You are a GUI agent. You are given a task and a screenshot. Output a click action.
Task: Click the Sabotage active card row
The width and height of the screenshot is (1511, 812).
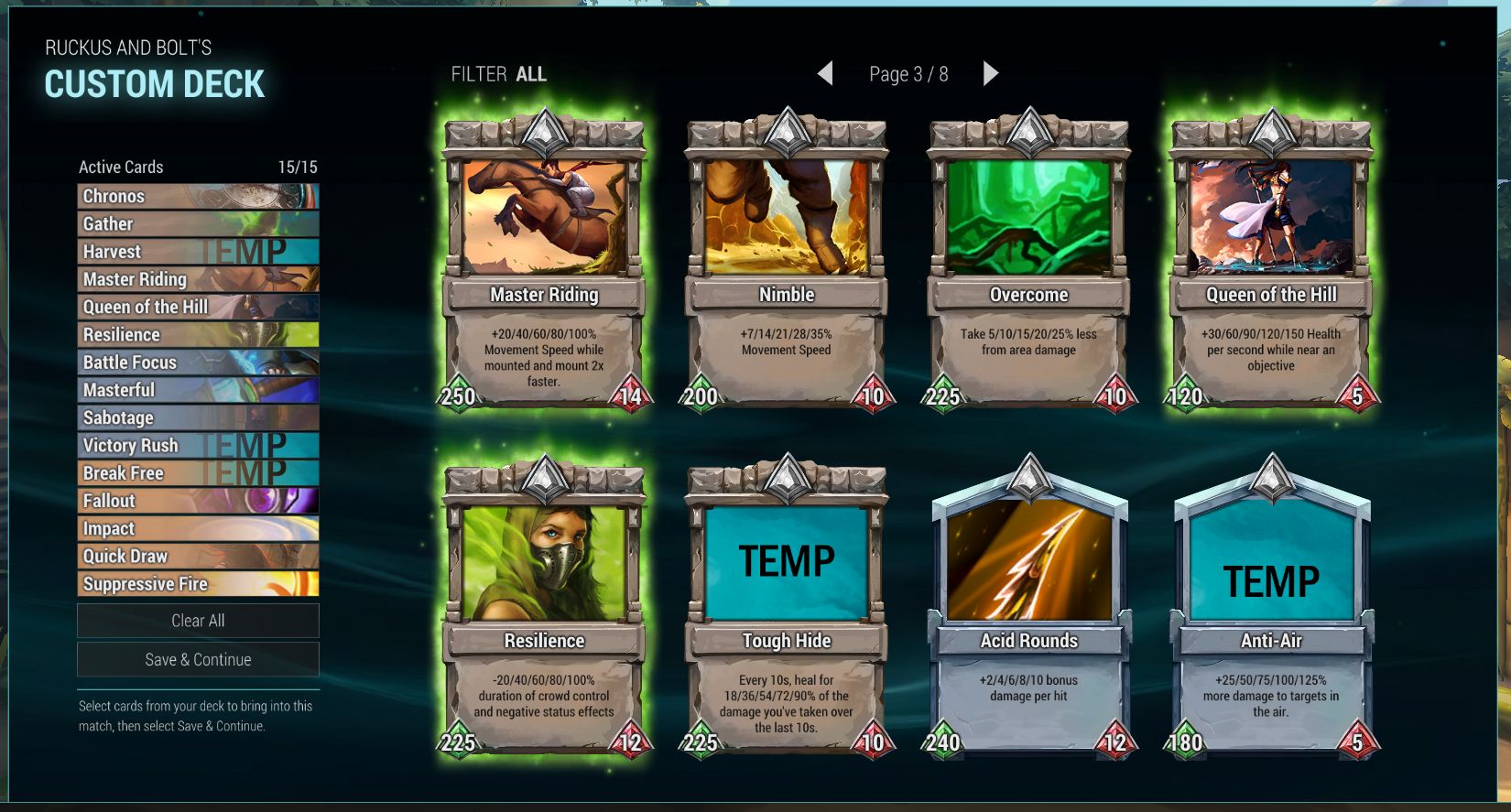click(198, 417)
